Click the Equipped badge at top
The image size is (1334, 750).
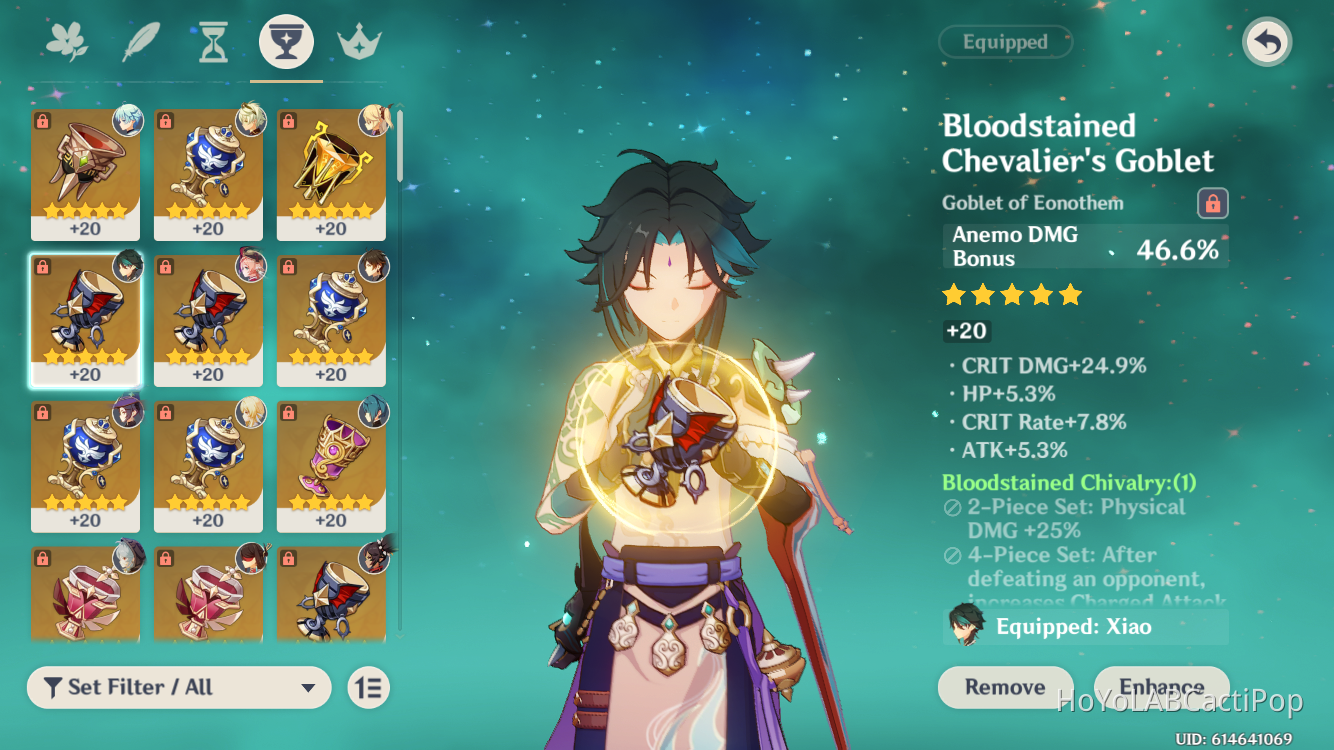1006,42
